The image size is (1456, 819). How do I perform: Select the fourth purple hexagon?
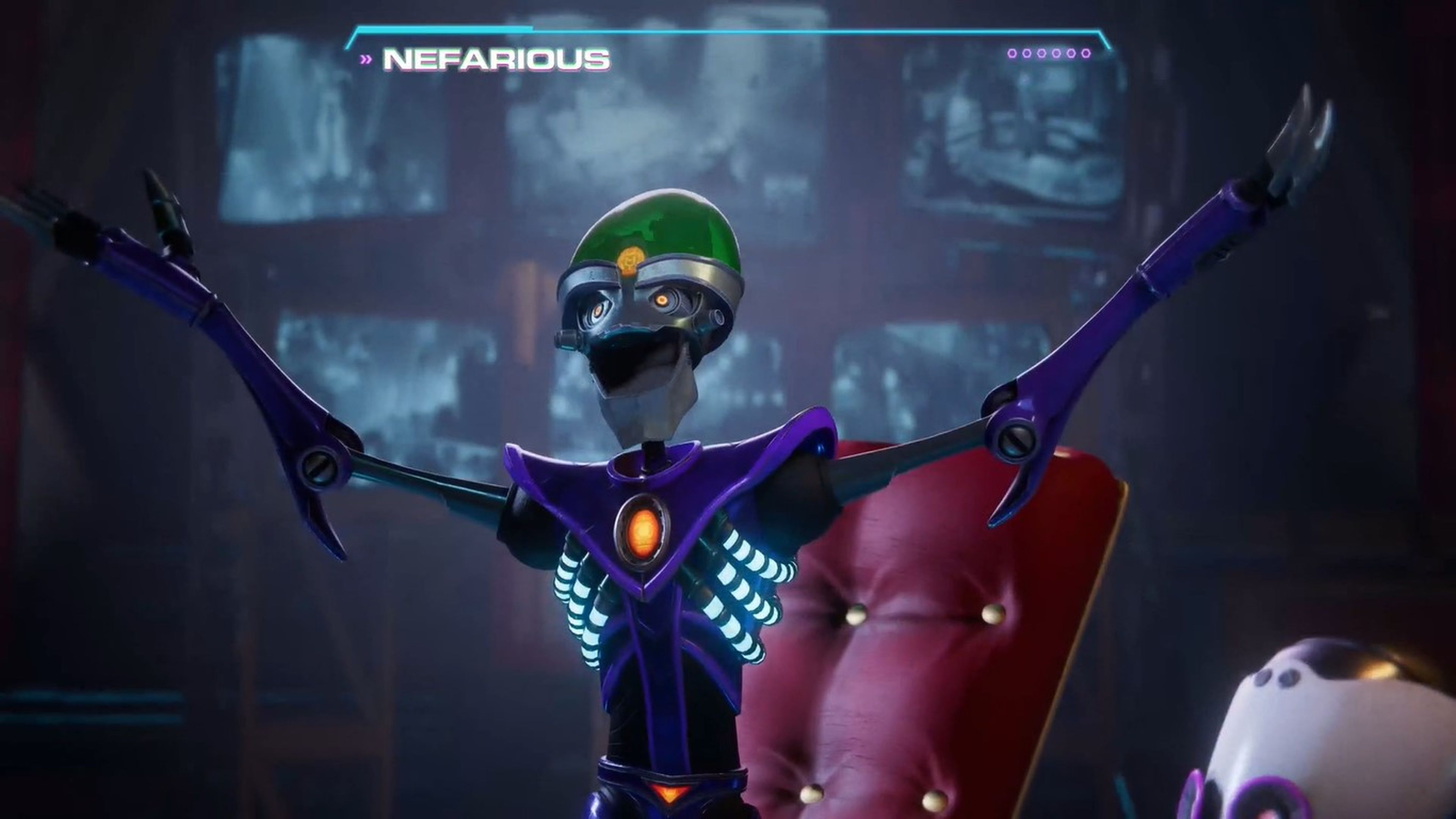(x=1056, y=53)
